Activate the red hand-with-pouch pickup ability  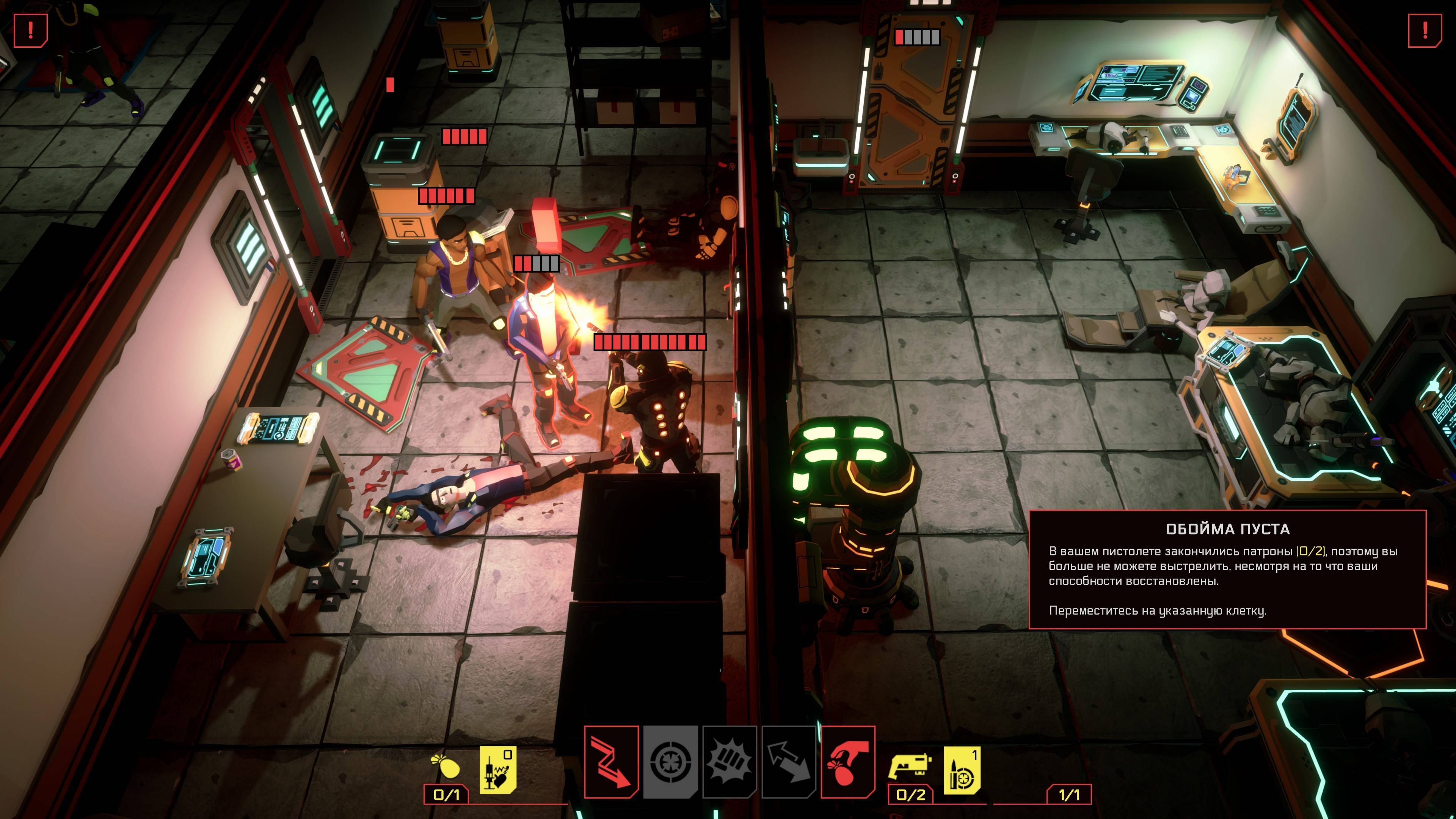pyautogui.click(x=848, y=761)
